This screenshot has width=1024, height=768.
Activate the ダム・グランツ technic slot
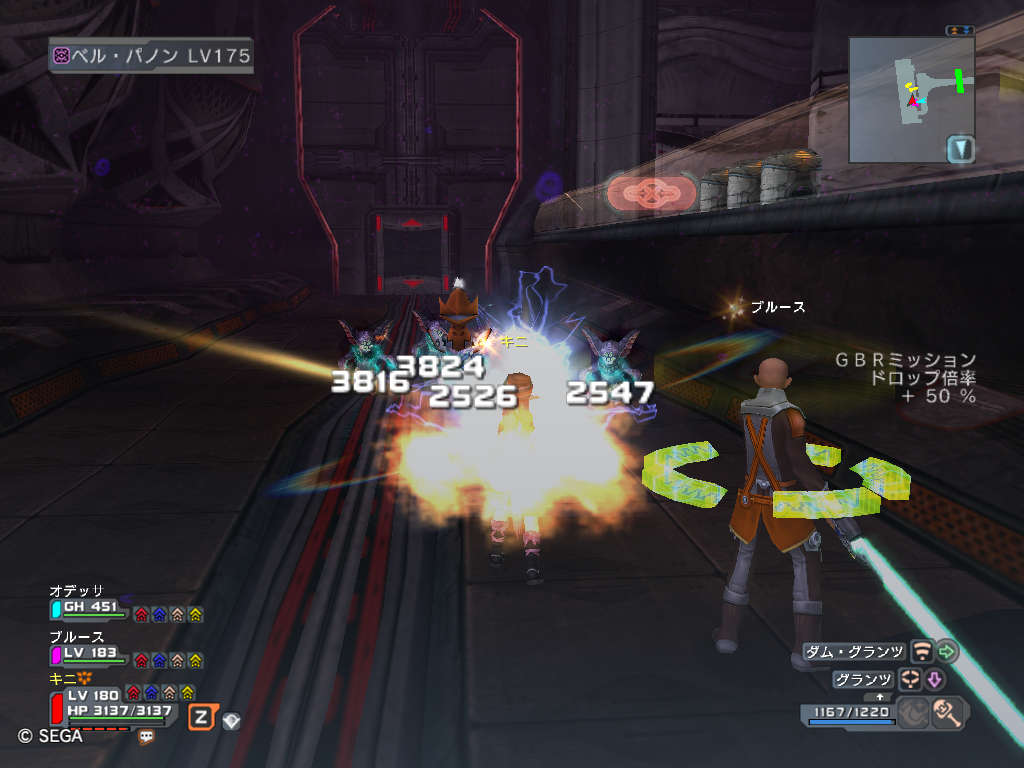click(x=855, y=652)
